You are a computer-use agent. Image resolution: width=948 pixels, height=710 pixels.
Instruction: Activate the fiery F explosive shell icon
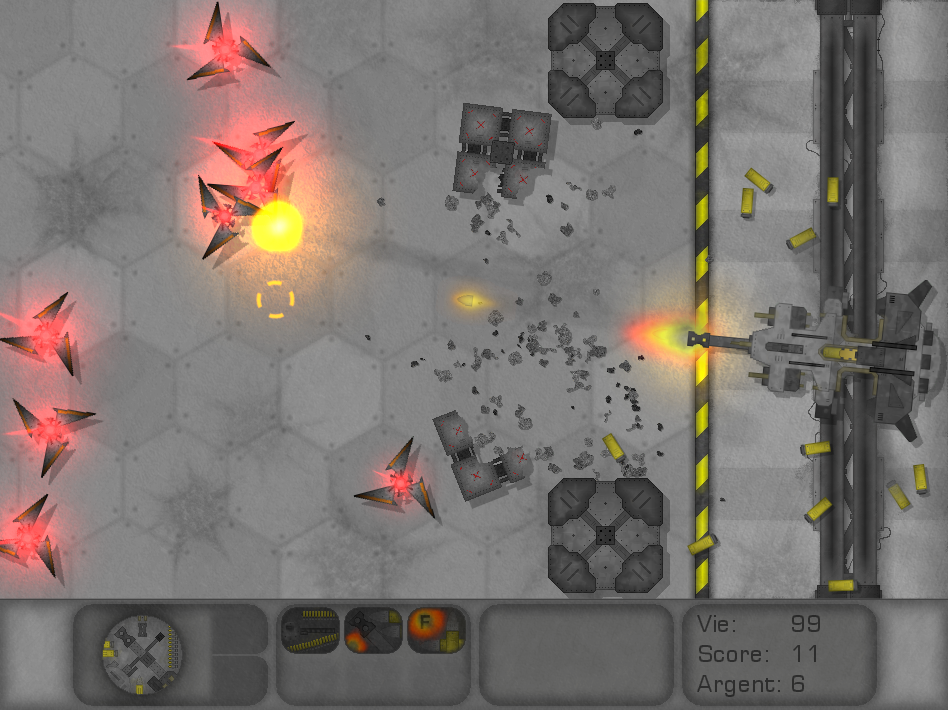click(x=436, y=631)
